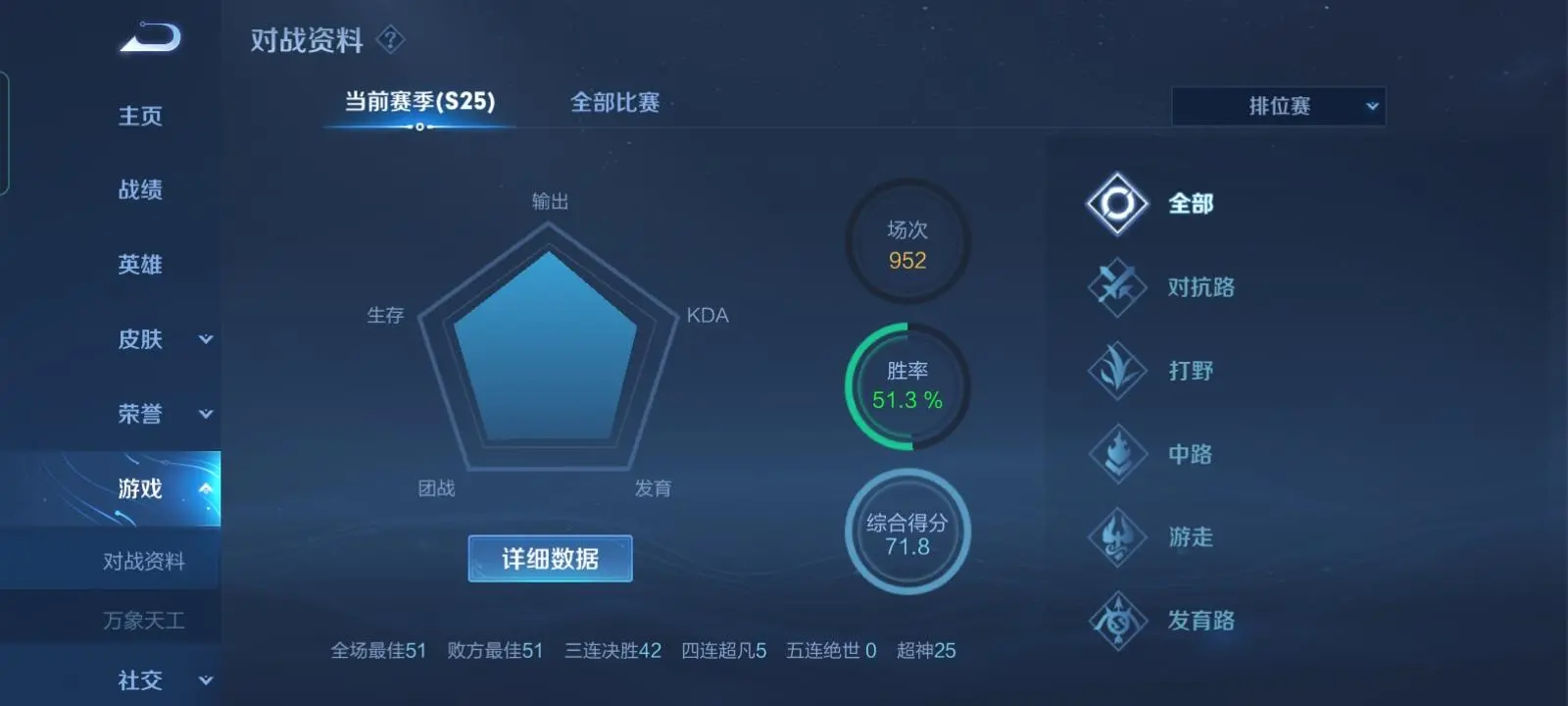Click the 场次 952 stat circle
This screenshot has width=1568, height=706.
906,242
